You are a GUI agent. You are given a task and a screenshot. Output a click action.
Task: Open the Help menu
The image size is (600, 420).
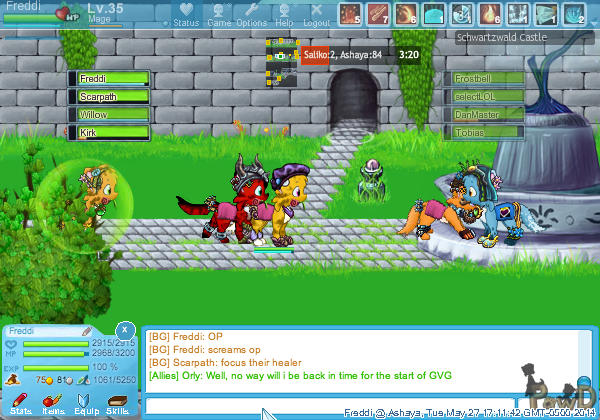click(284, 14)
